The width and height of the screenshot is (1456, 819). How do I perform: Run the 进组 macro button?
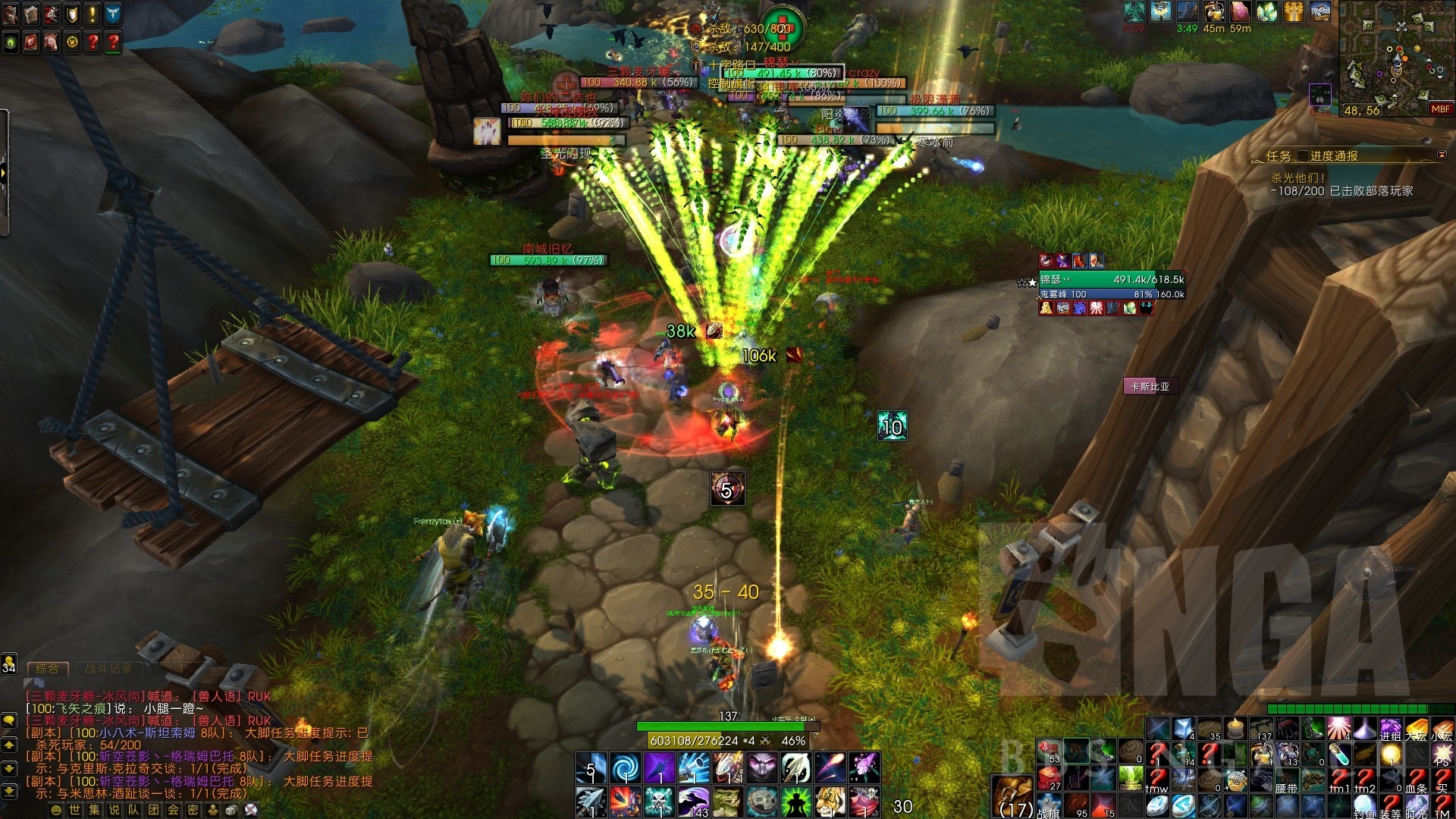click(x=1390, y=730)
